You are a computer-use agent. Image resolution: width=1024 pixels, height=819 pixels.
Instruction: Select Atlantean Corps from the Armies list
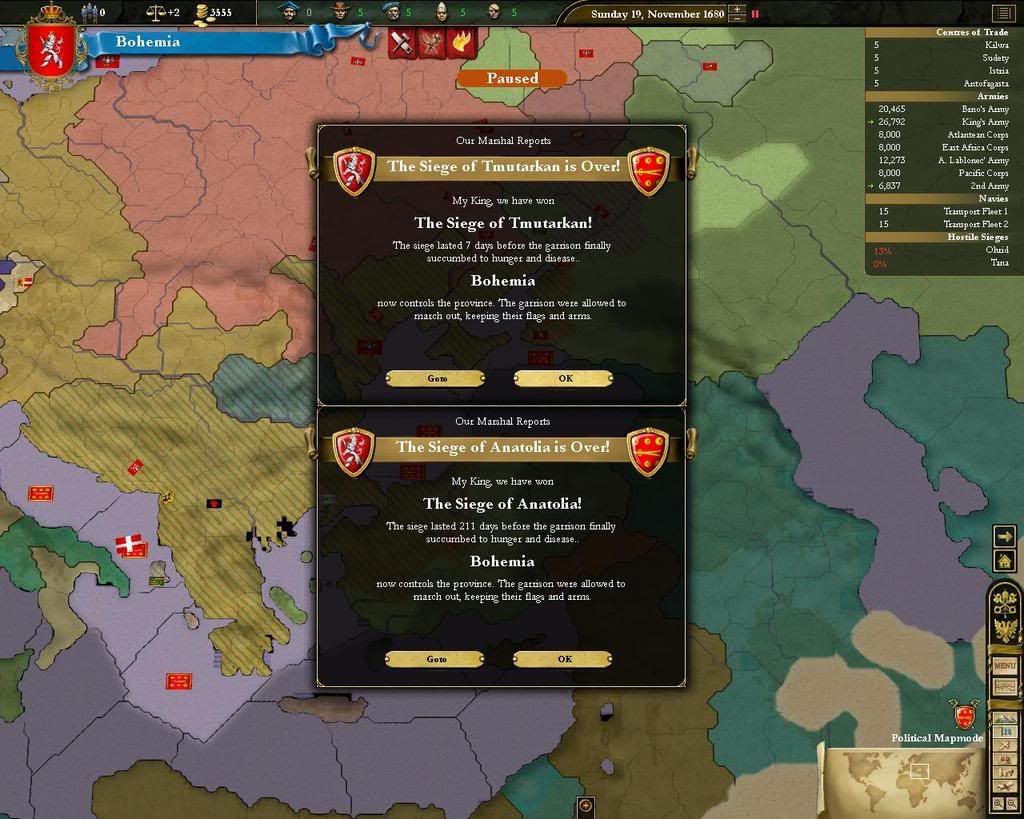tap(977, 135)
